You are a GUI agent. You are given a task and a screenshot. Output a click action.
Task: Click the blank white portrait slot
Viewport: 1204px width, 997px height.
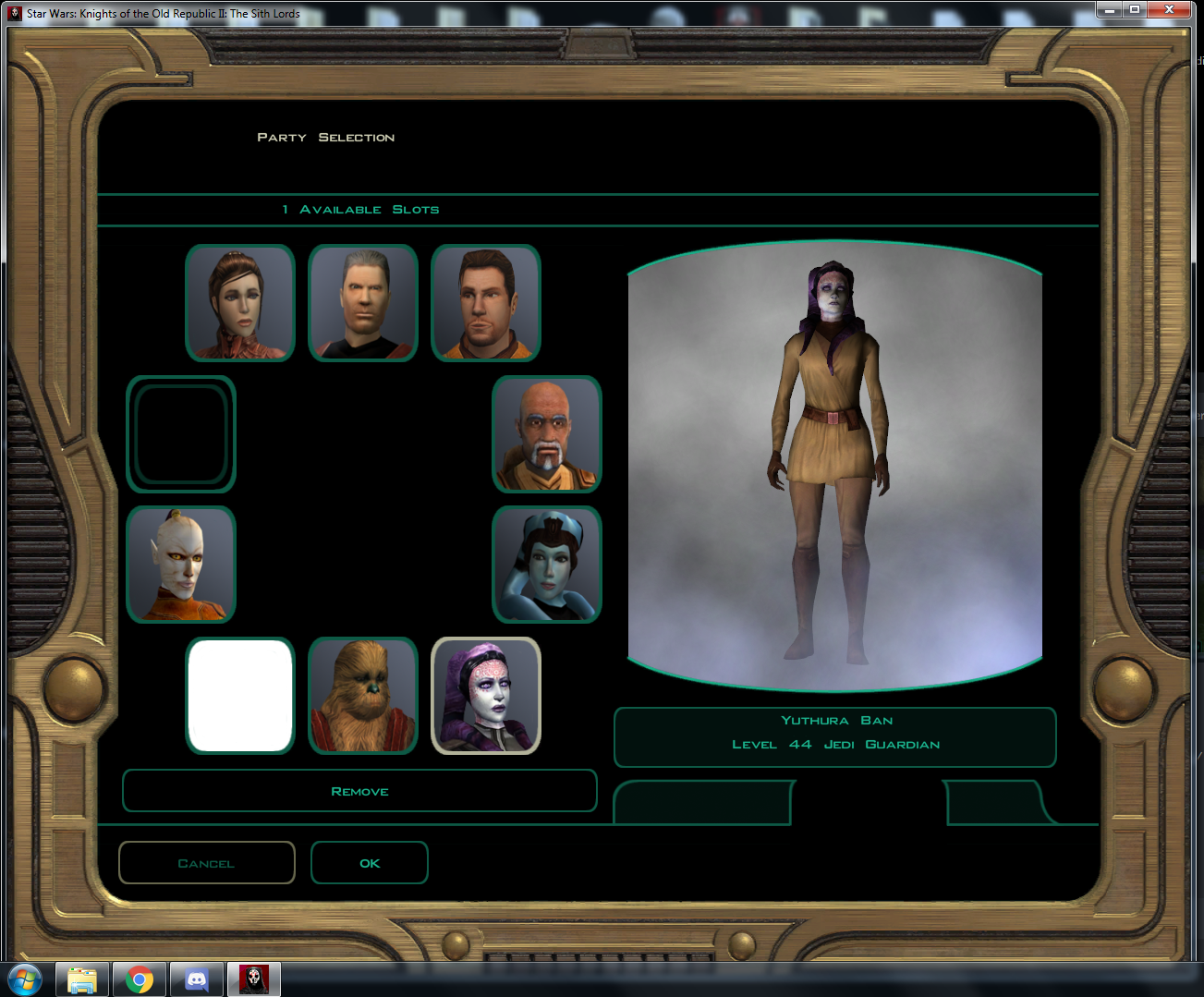(x=240, y=696)
